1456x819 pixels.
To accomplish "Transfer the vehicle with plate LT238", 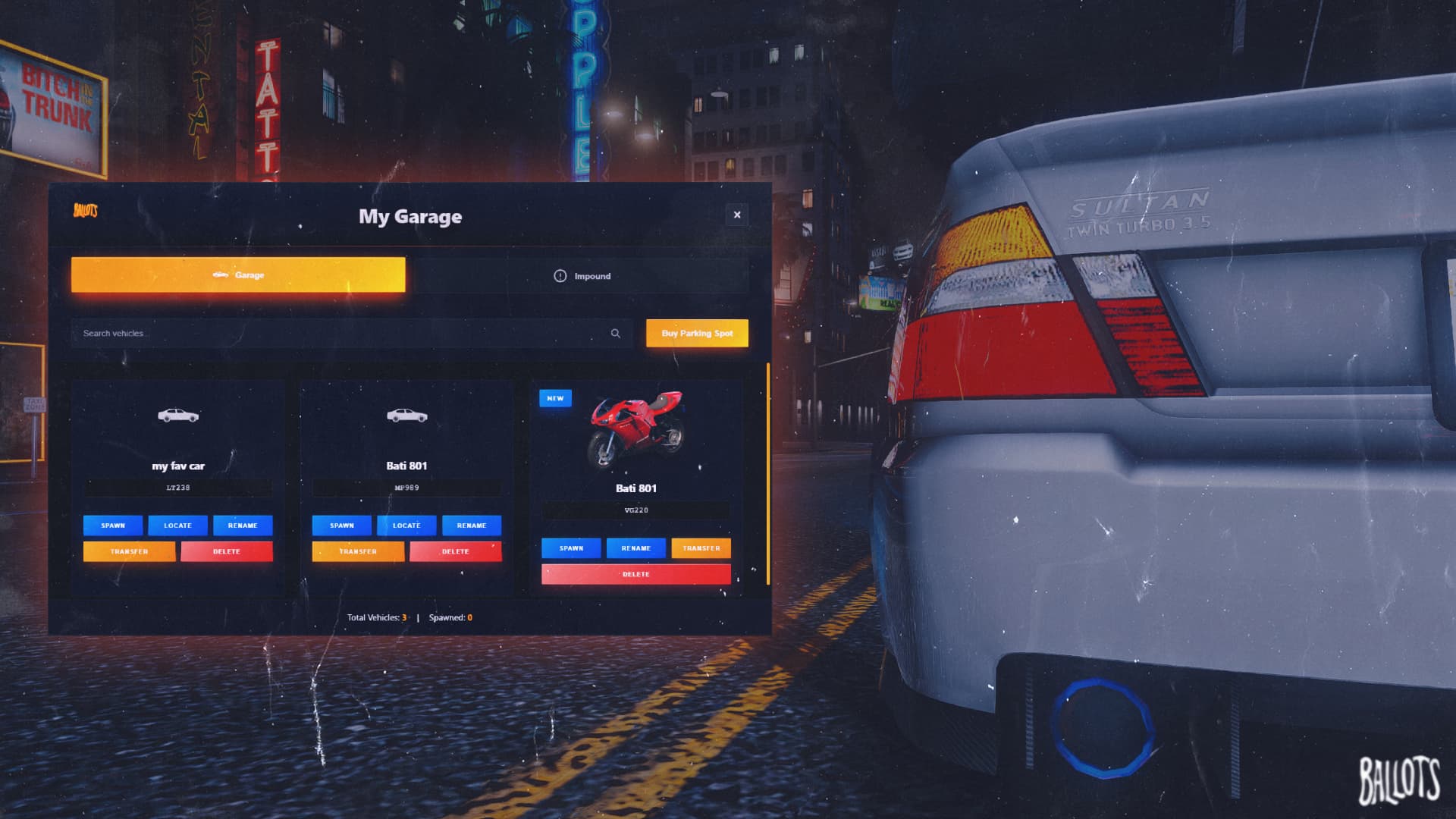I will click(130, 551).
